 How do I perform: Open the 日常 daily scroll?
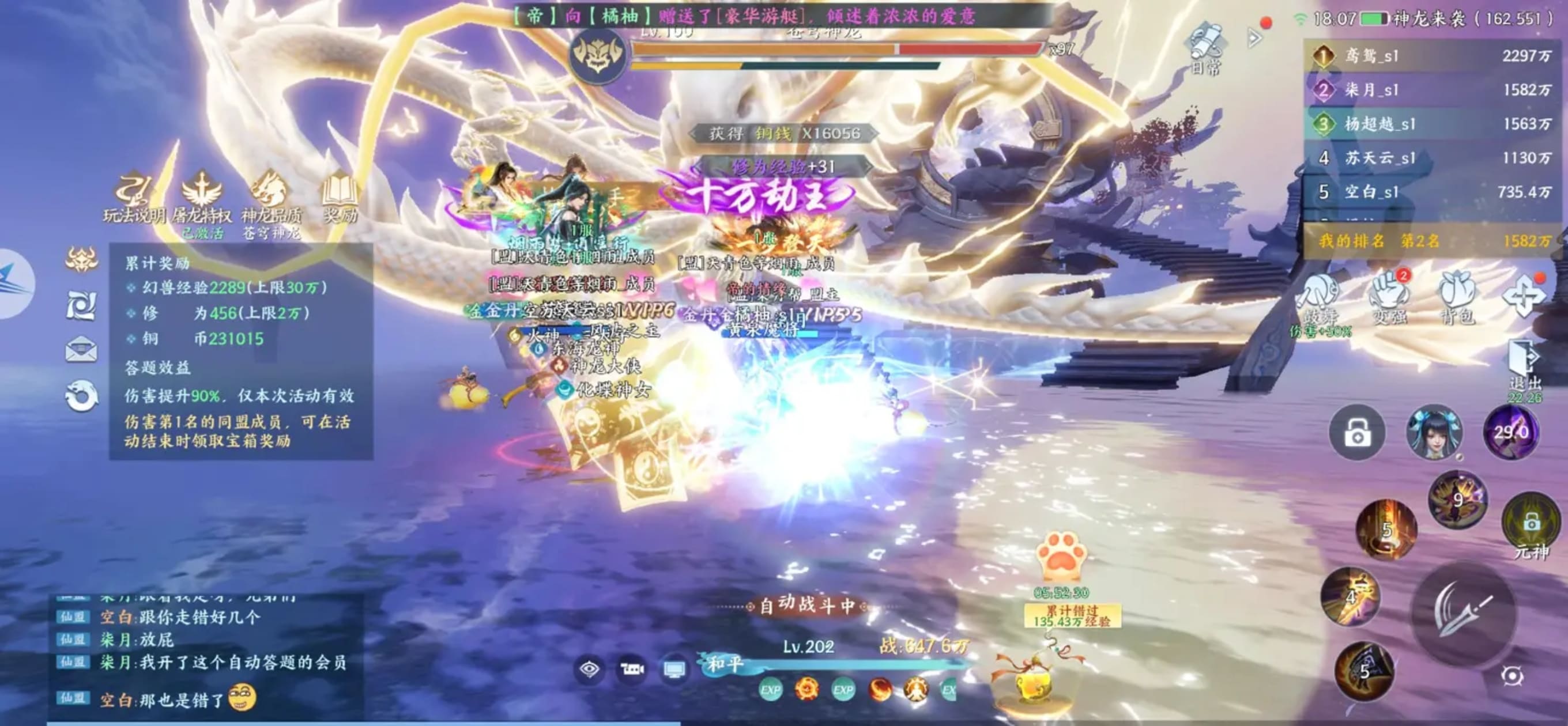pyautogui.click(x=1206, y=47)
